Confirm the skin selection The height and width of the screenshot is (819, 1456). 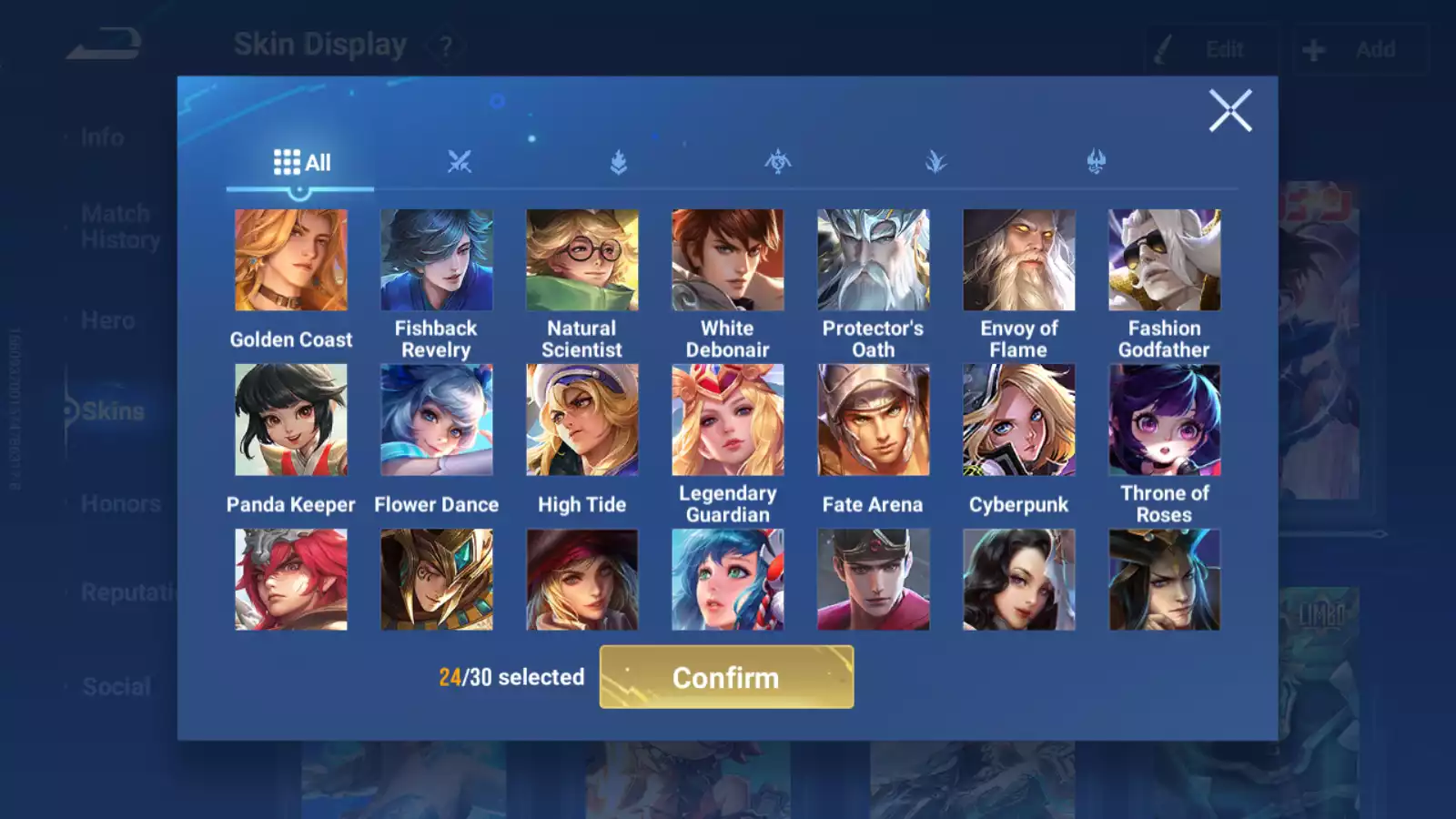pos(726,677)
